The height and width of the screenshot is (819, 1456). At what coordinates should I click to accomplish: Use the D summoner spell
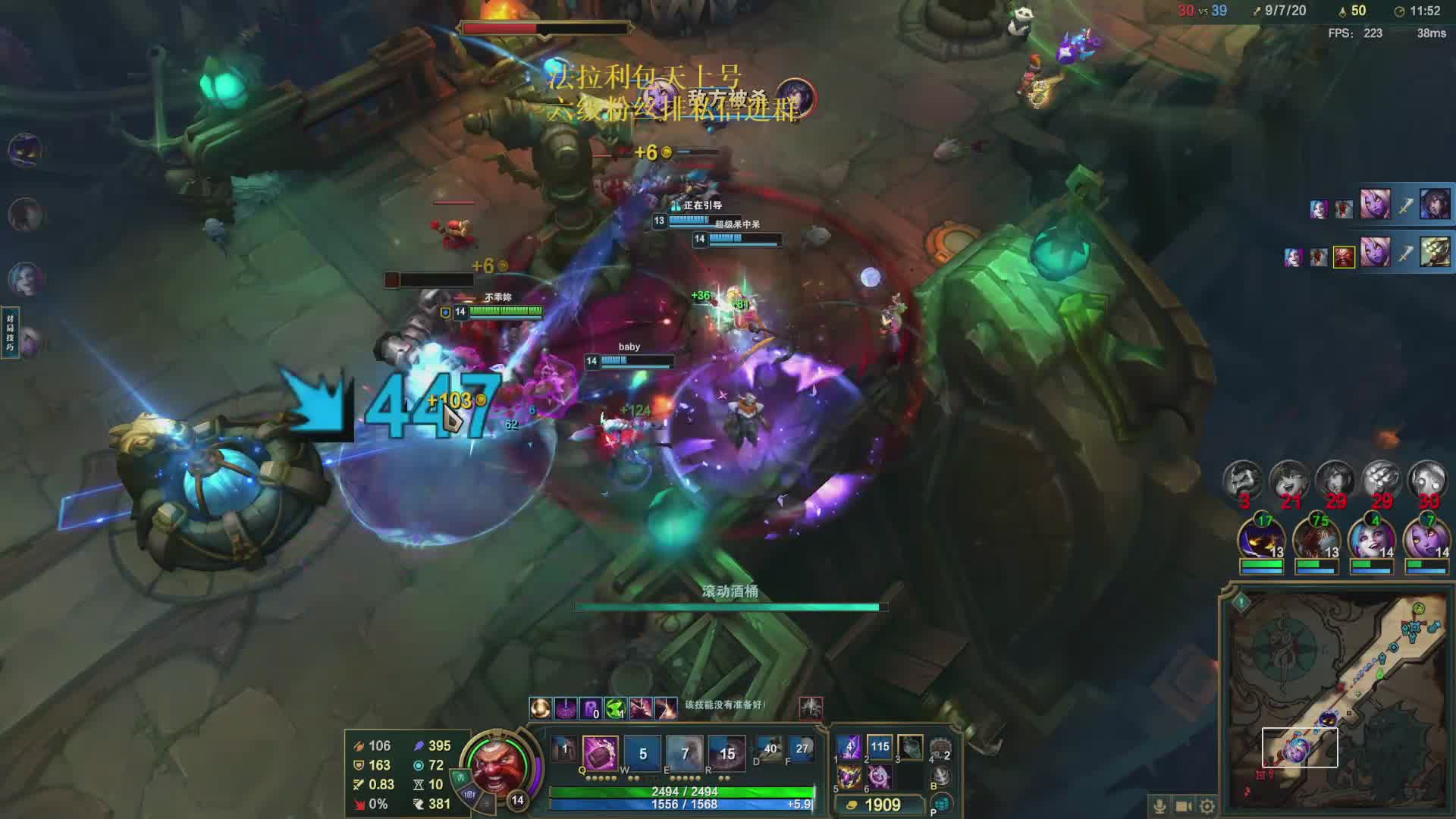tap(770, 749)
